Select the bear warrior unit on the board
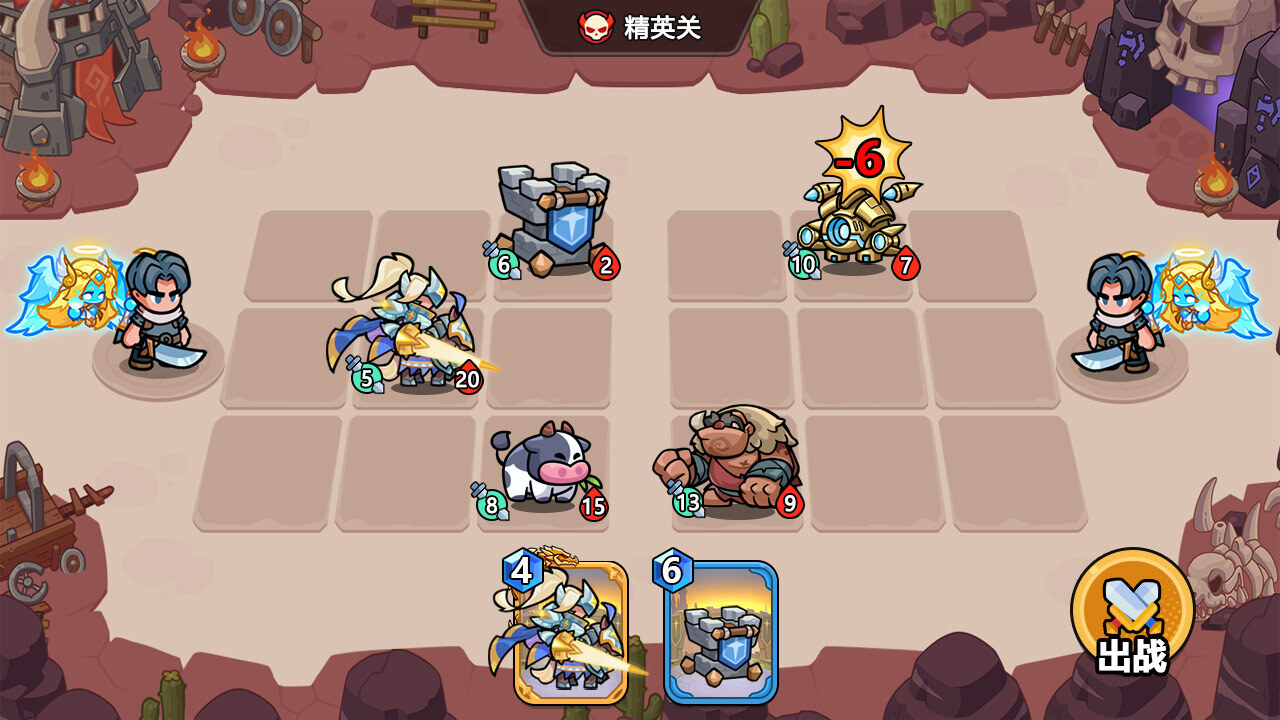The width and height of the screenshot is (1280, 720). pyautogui.click(x=730, y=455)
